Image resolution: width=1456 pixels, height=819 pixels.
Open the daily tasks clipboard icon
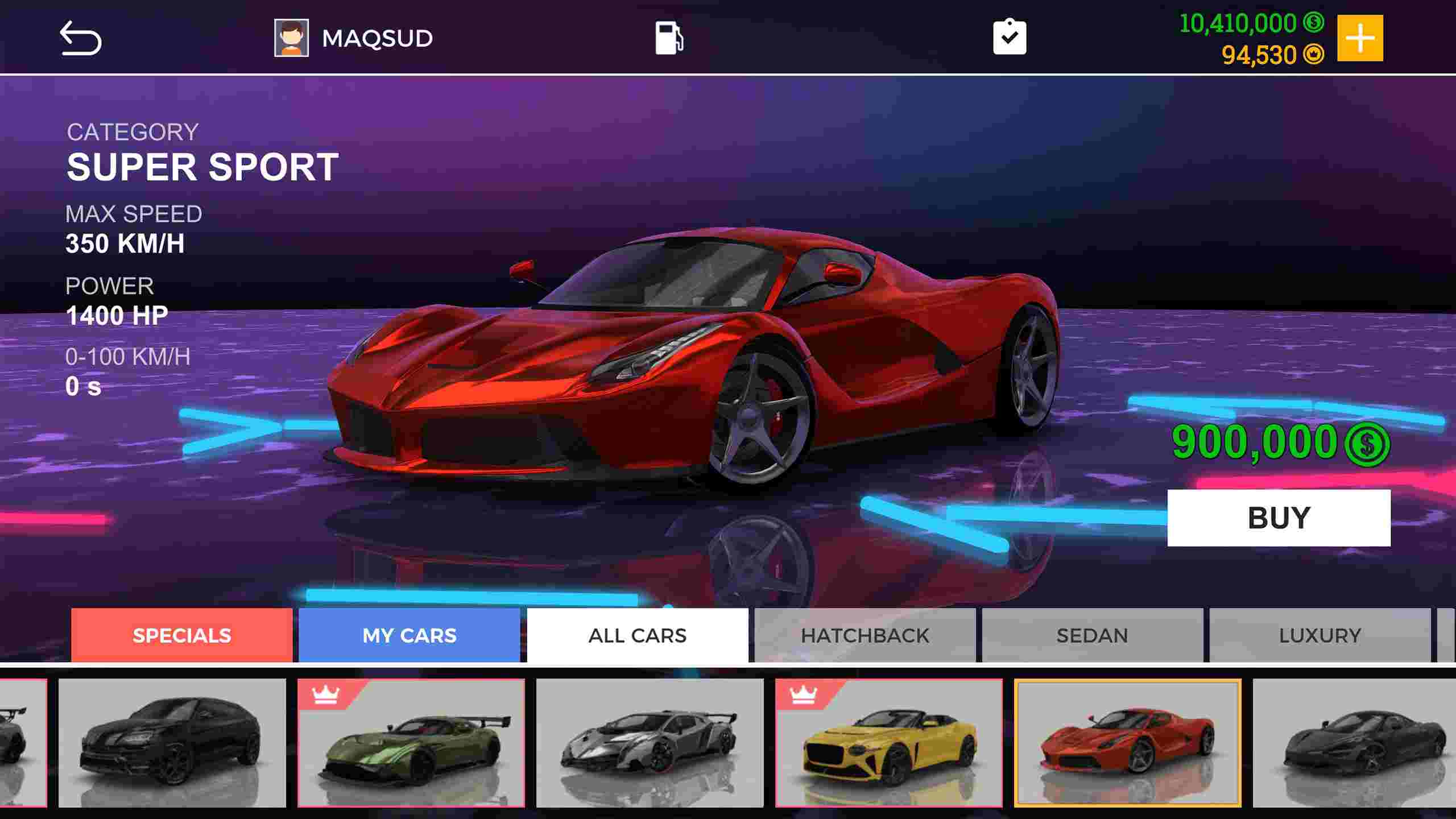pos(1010,36)
